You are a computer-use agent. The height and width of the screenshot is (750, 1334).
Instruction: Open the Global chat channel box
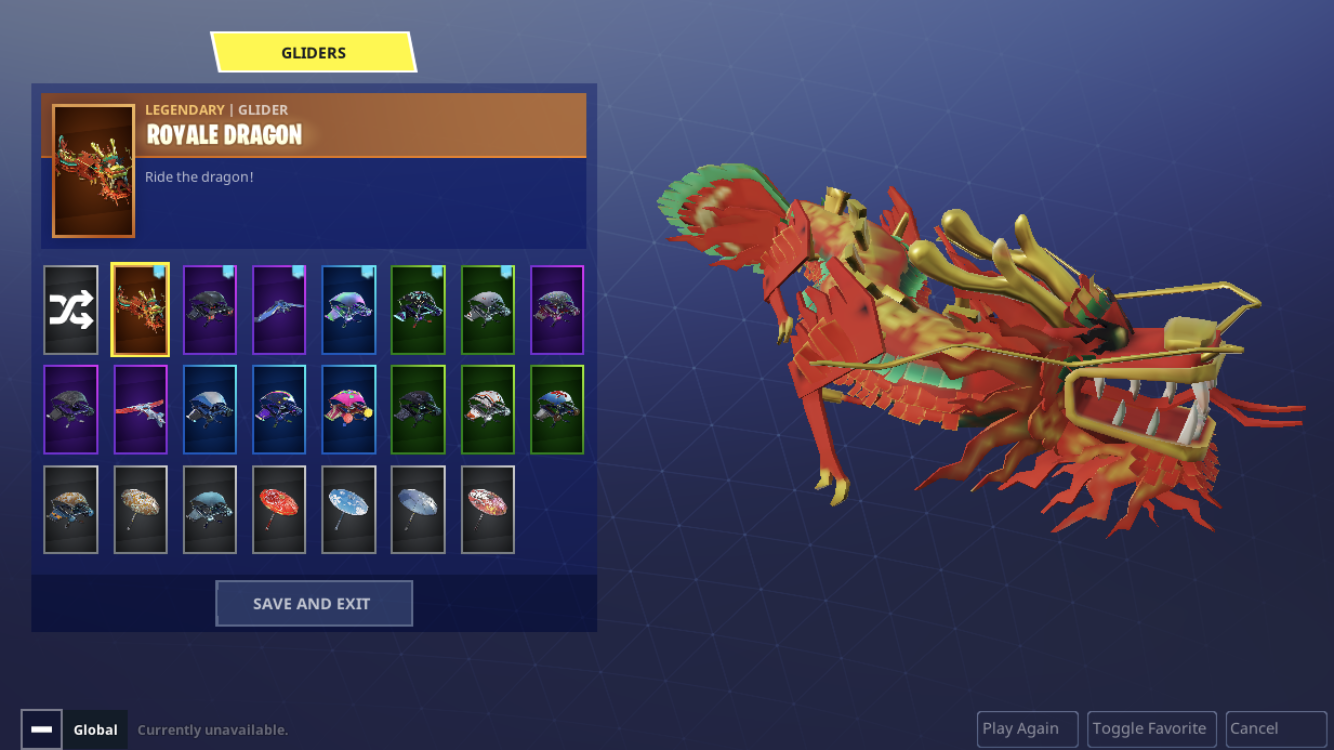(x=96, y=730)
